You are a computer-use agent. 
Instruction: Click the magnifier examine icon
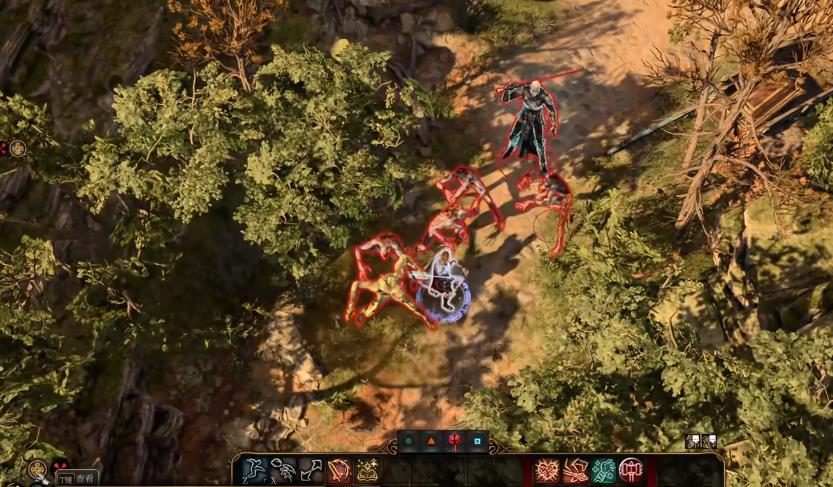click(38, 469)
